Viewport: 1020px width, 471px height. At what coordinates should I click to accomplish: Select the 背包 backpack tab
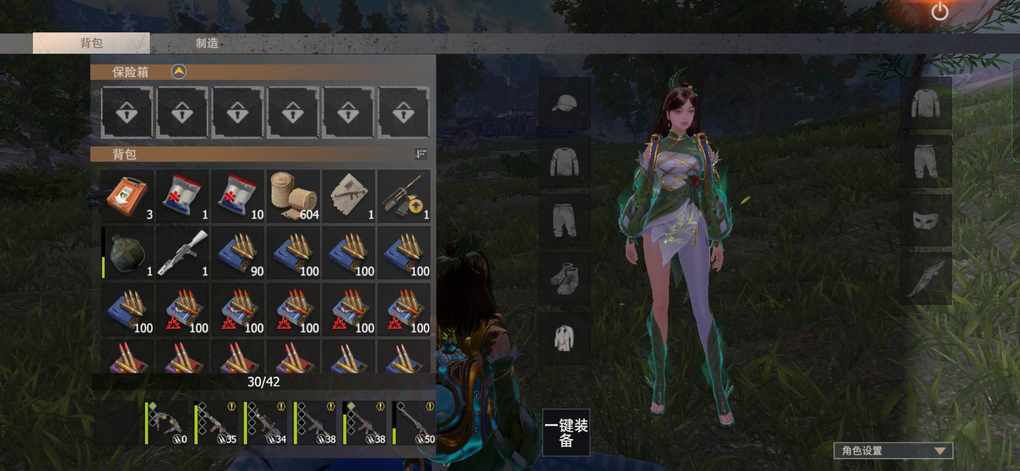coord(91,43)
